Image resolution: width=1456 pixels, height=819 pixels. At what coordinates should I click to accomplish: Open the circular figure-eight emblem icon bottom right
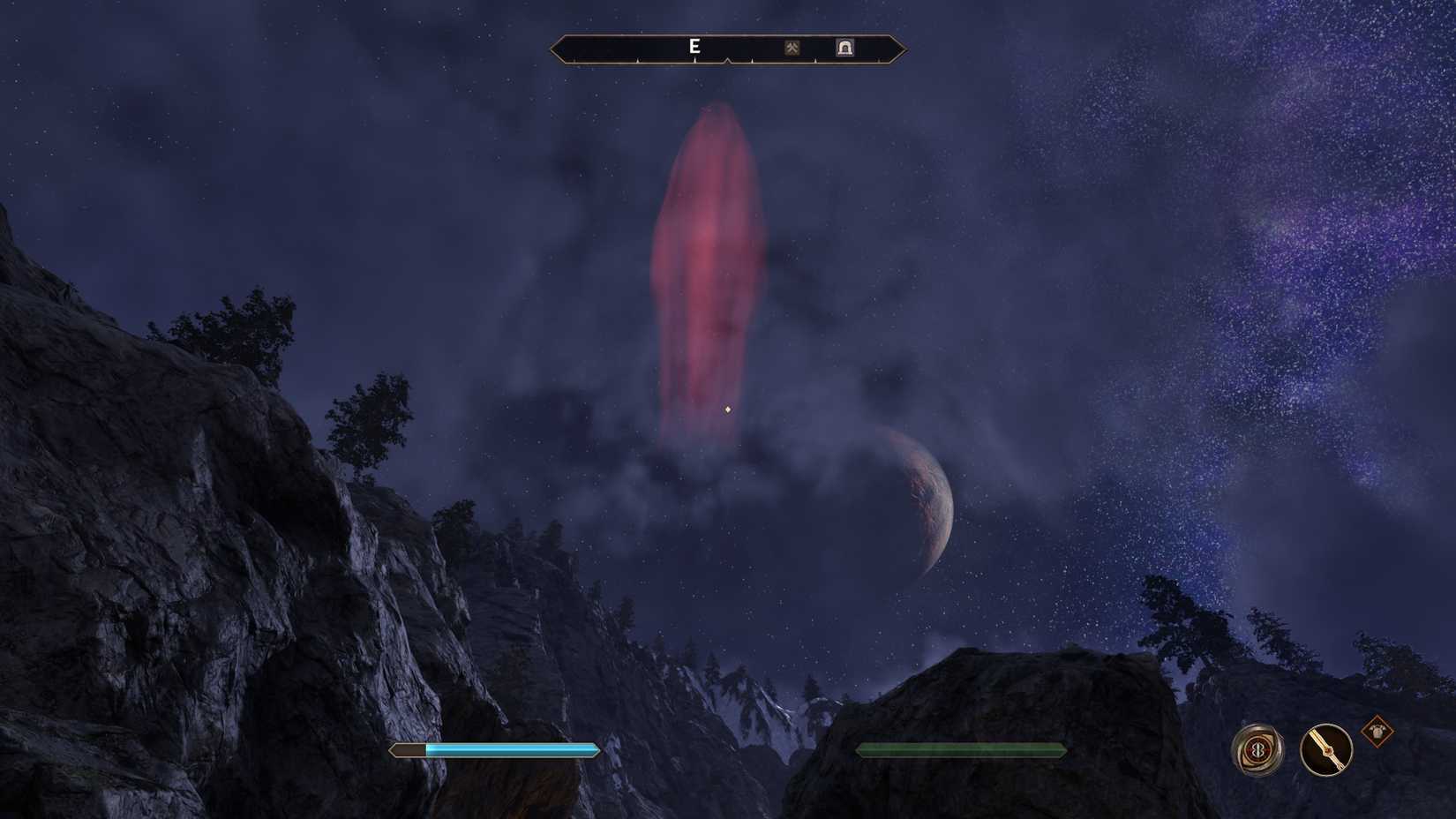pyautogui.click(x=1258, y=751)
